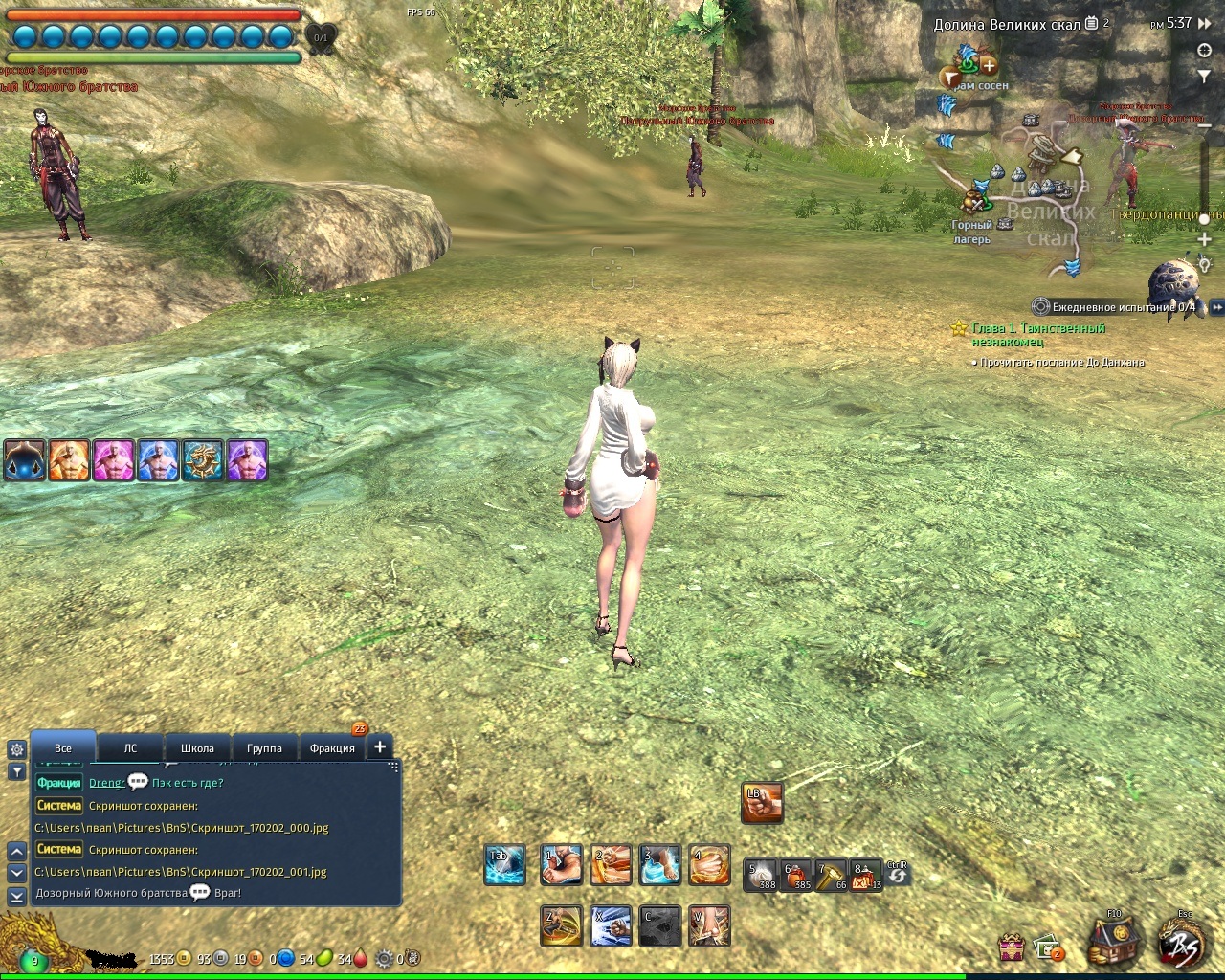This screenshot has height=980, width=1225.
Task: Open Глава 1 Таинственный незнакомец quest
Action: (1038, 334)
